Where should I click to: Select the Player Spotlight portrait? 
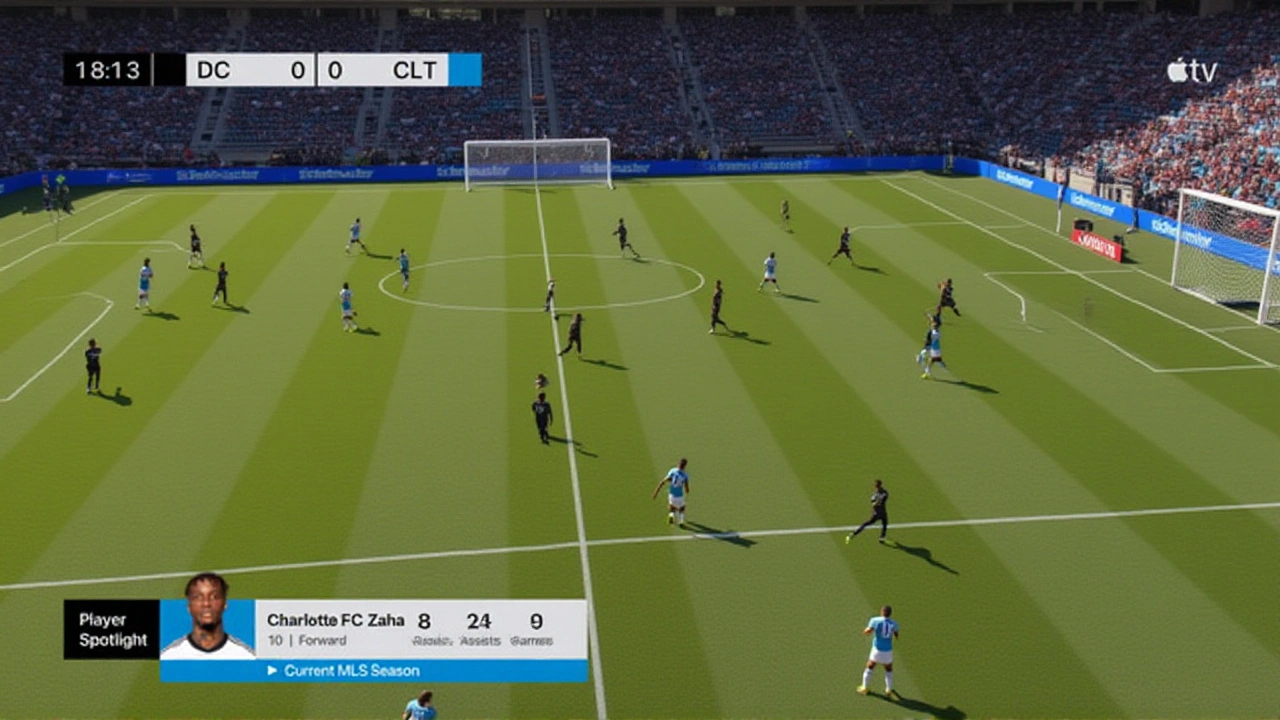[x=207, y=620]
